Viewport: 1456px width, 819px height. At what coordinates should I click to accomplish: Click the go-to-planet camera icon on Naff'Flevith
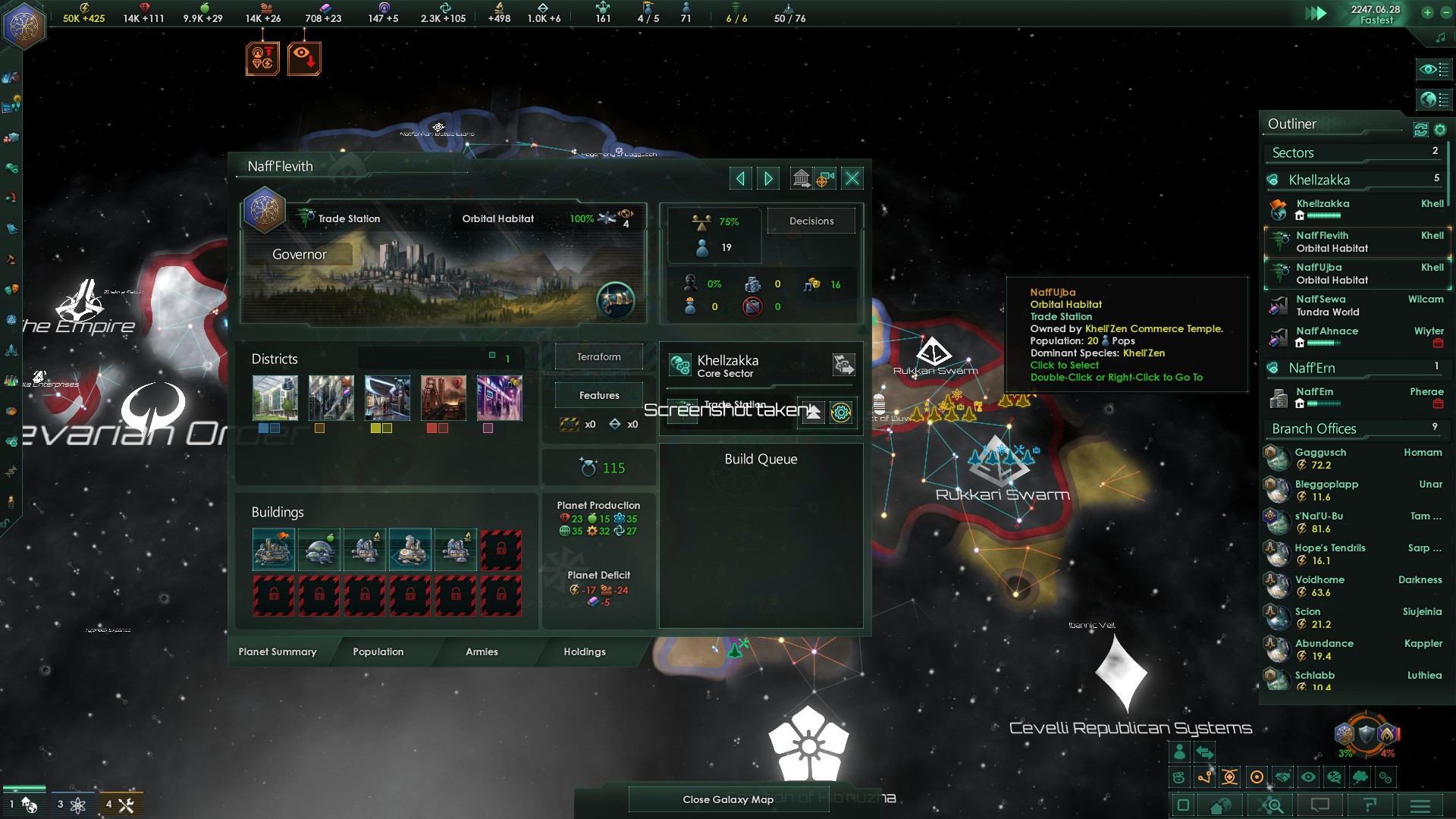824,178
